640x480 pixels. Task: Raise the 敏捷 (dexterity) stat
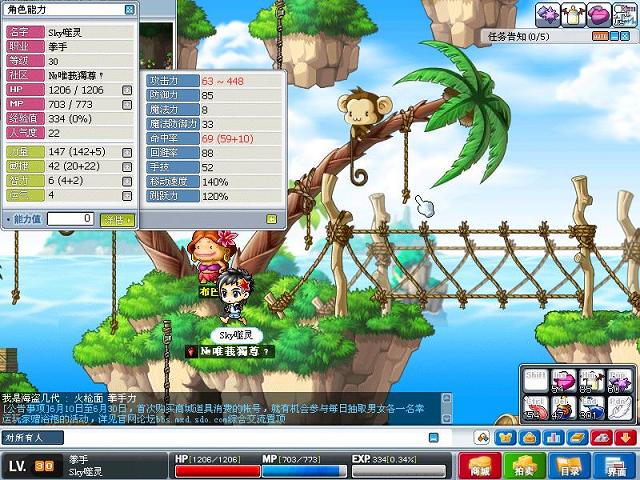click(127, 165)
